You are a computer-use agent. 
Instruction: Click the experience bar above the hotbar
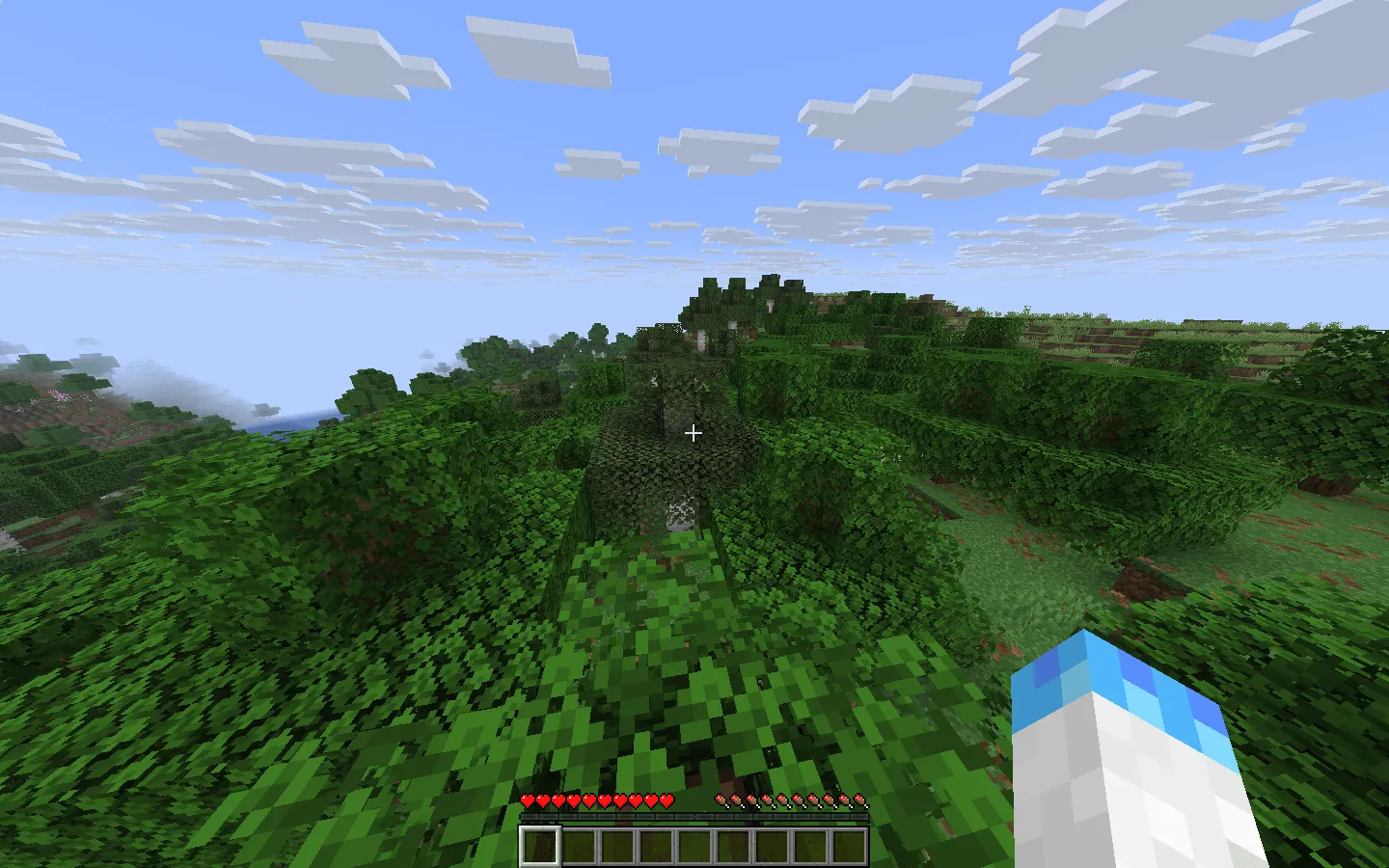(x=694, y=815)
